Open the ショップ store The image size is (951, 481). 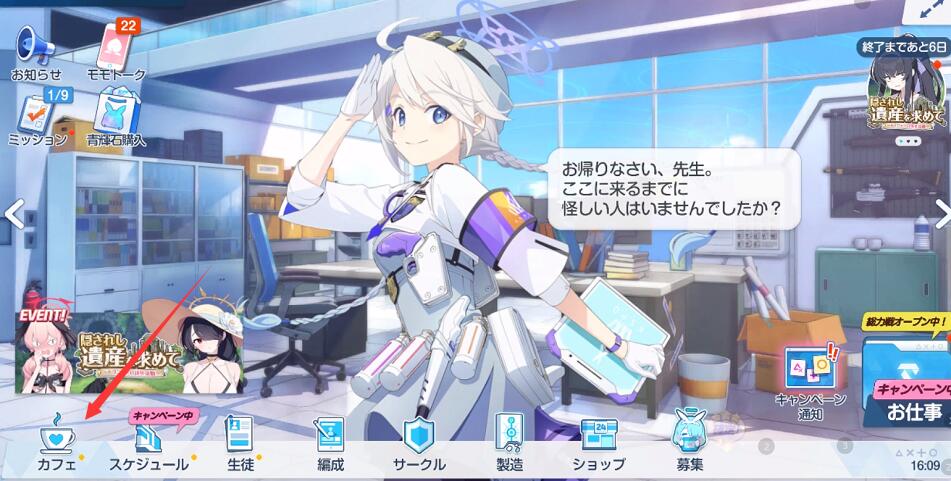pos(599,445)
